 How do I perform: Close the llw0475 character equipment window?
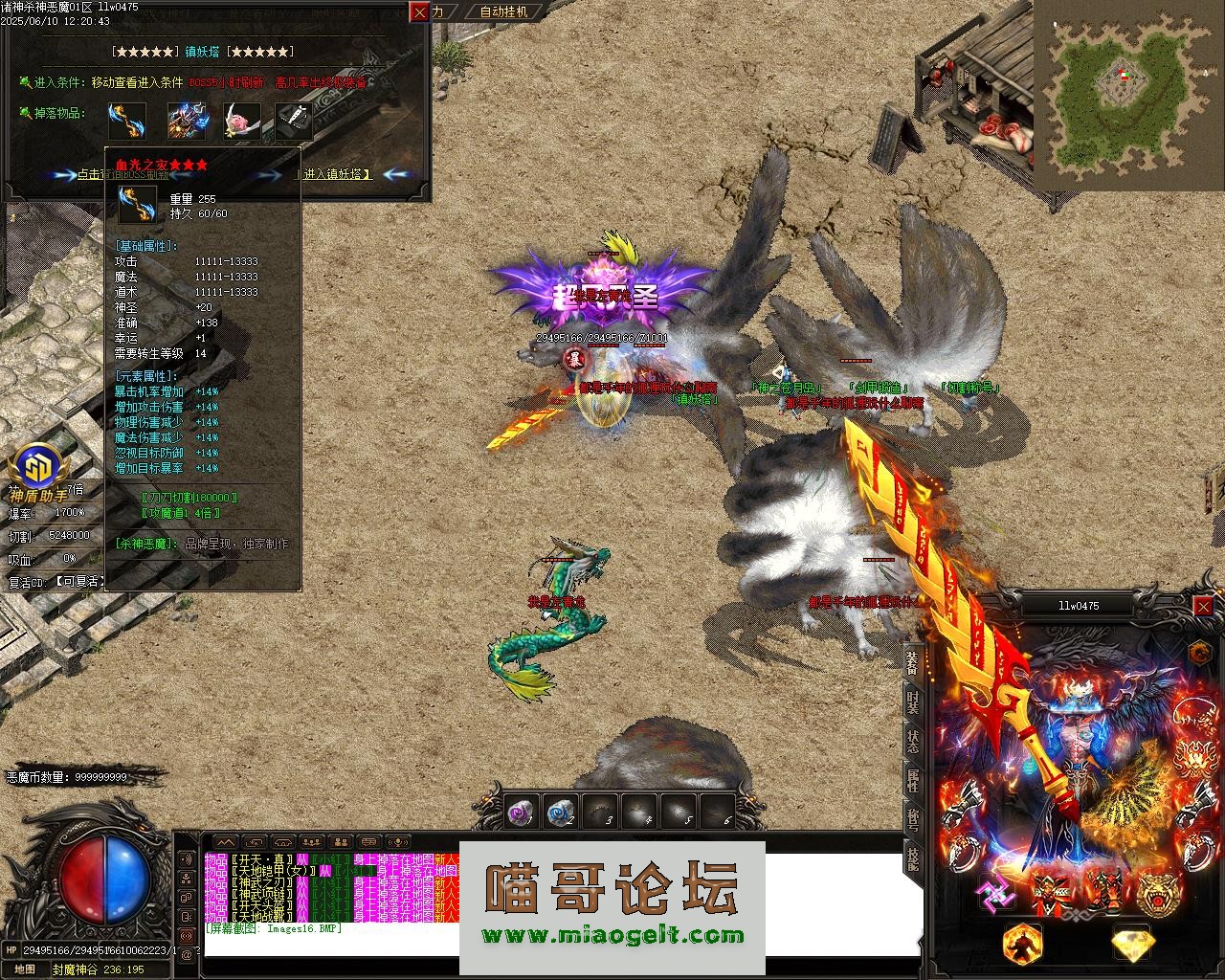tap(1203, 606)
